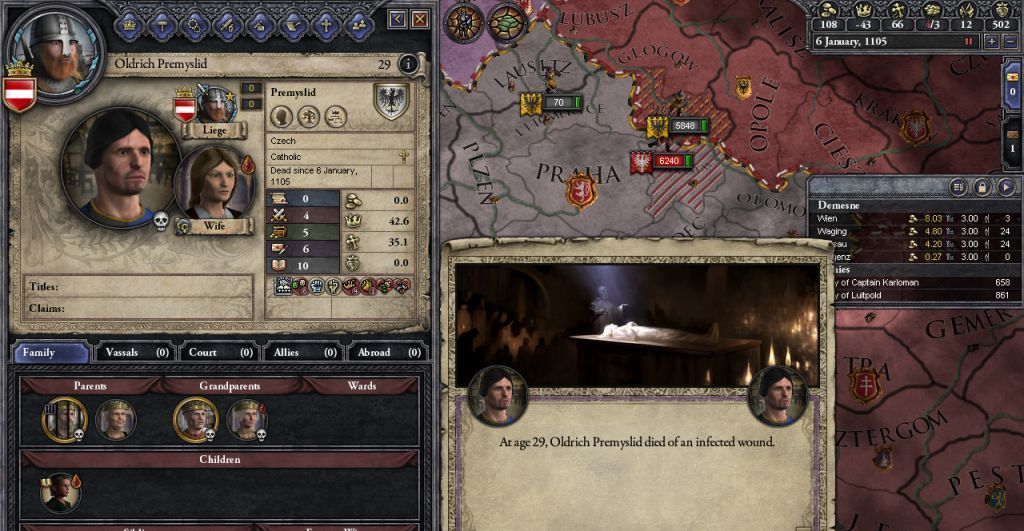Screen dimensions: 1024x531
Task: Decrease game speed with the minus button
Action: click(x=1008, y=42)
